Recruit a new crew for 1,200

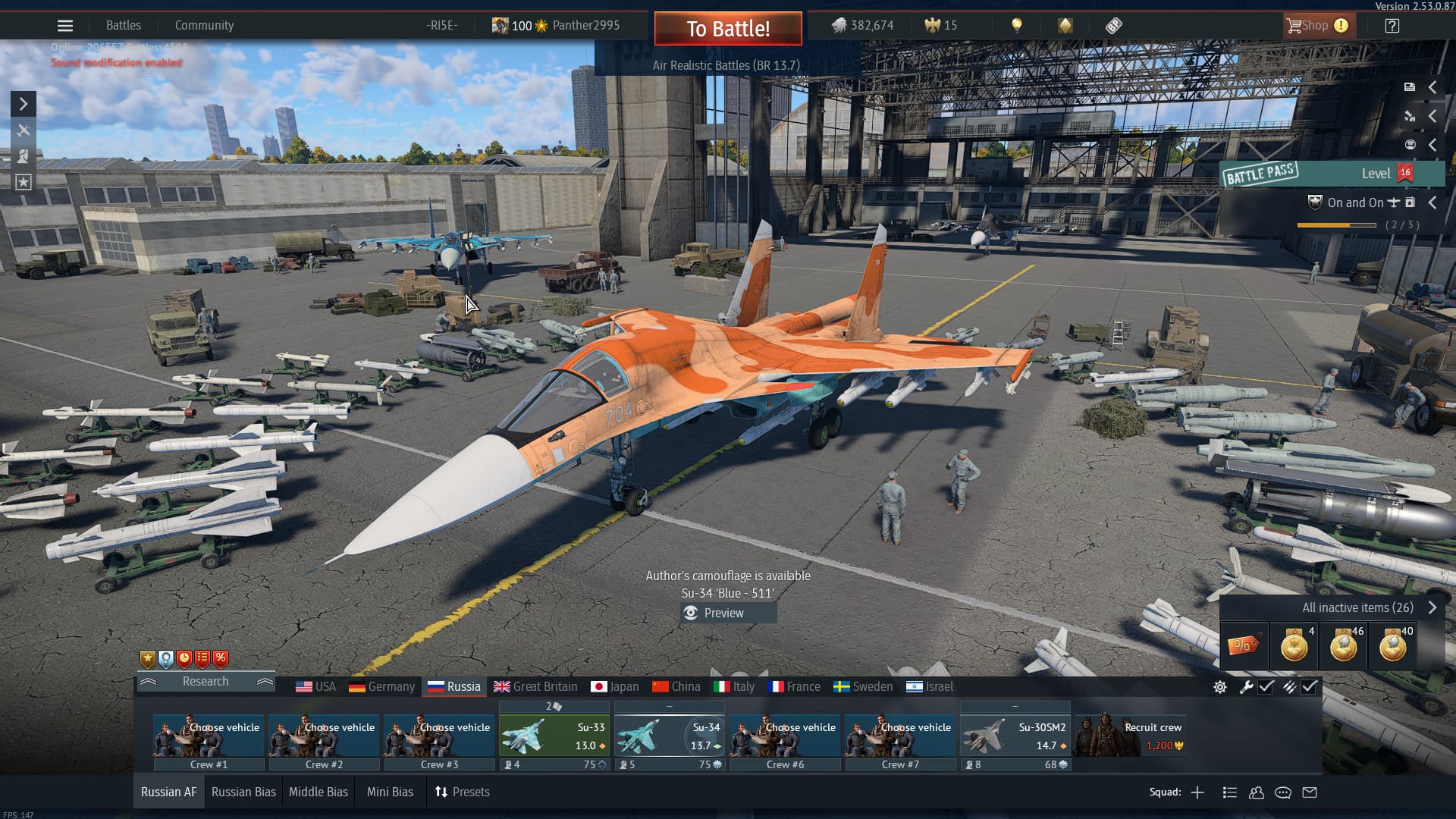click(1130, 736)
